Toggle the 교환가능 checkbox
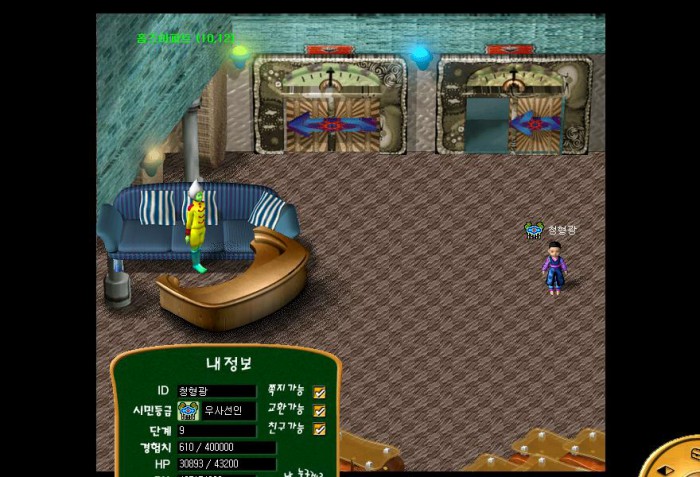The image size is (700, 477). click(x=320, y=411)
